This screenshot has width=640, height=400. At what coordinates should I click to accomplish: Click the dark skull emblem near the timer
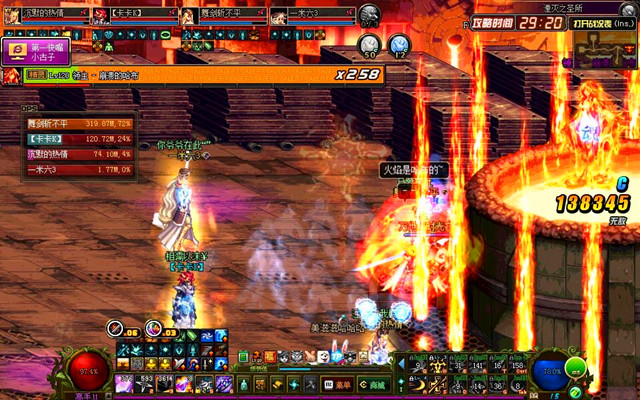[369, 14]
